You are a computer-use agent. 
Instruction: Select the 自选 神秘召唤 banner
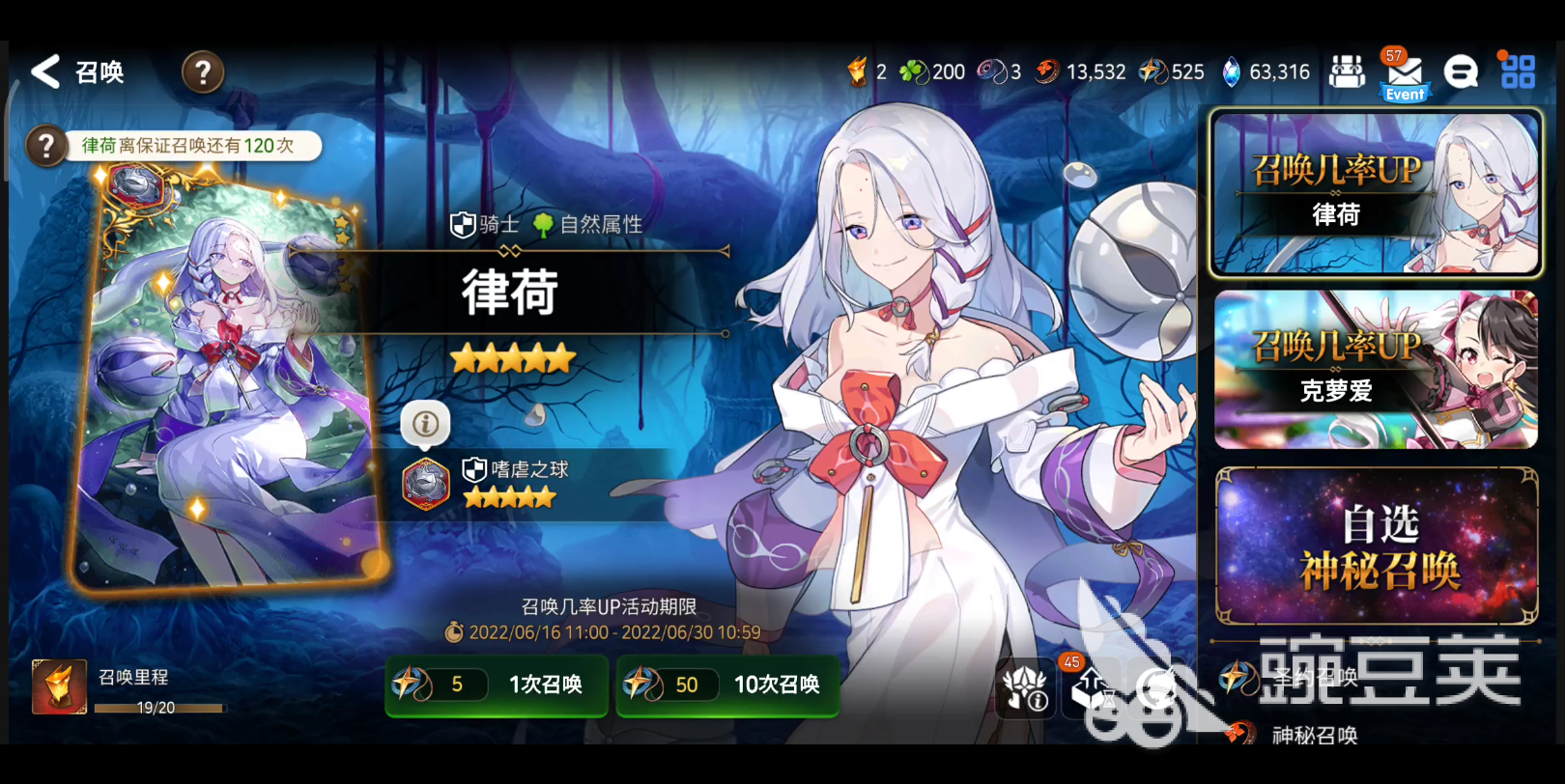tap(1374, 547)
